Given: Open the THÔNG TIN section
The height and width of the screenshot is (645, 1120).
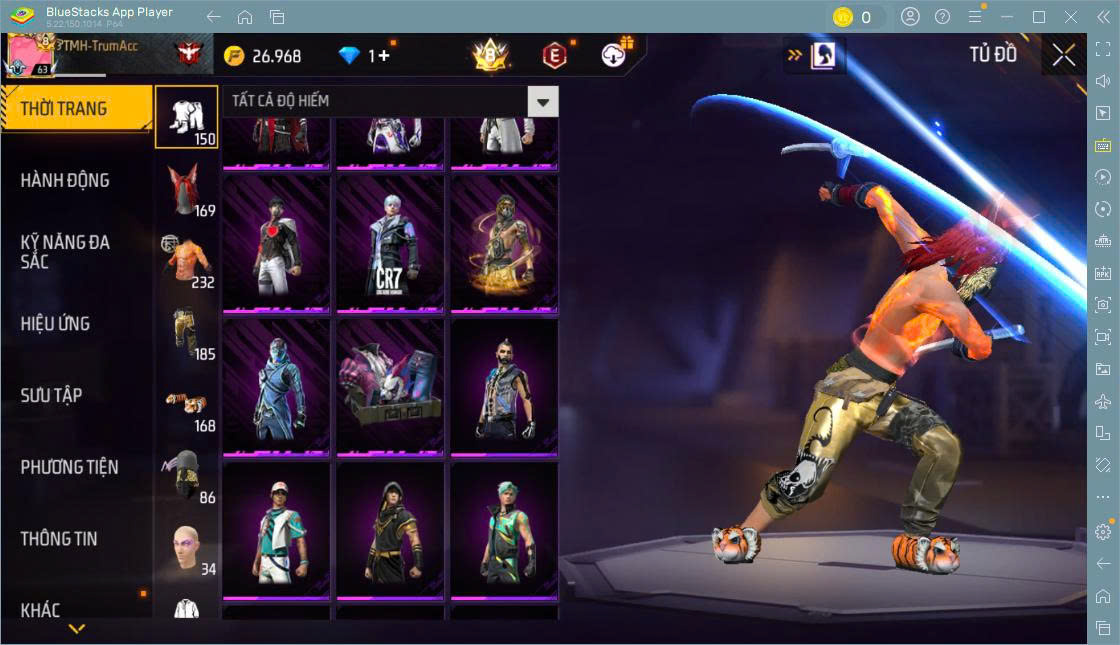Looking at the screenshot, I should click(59, 538).
